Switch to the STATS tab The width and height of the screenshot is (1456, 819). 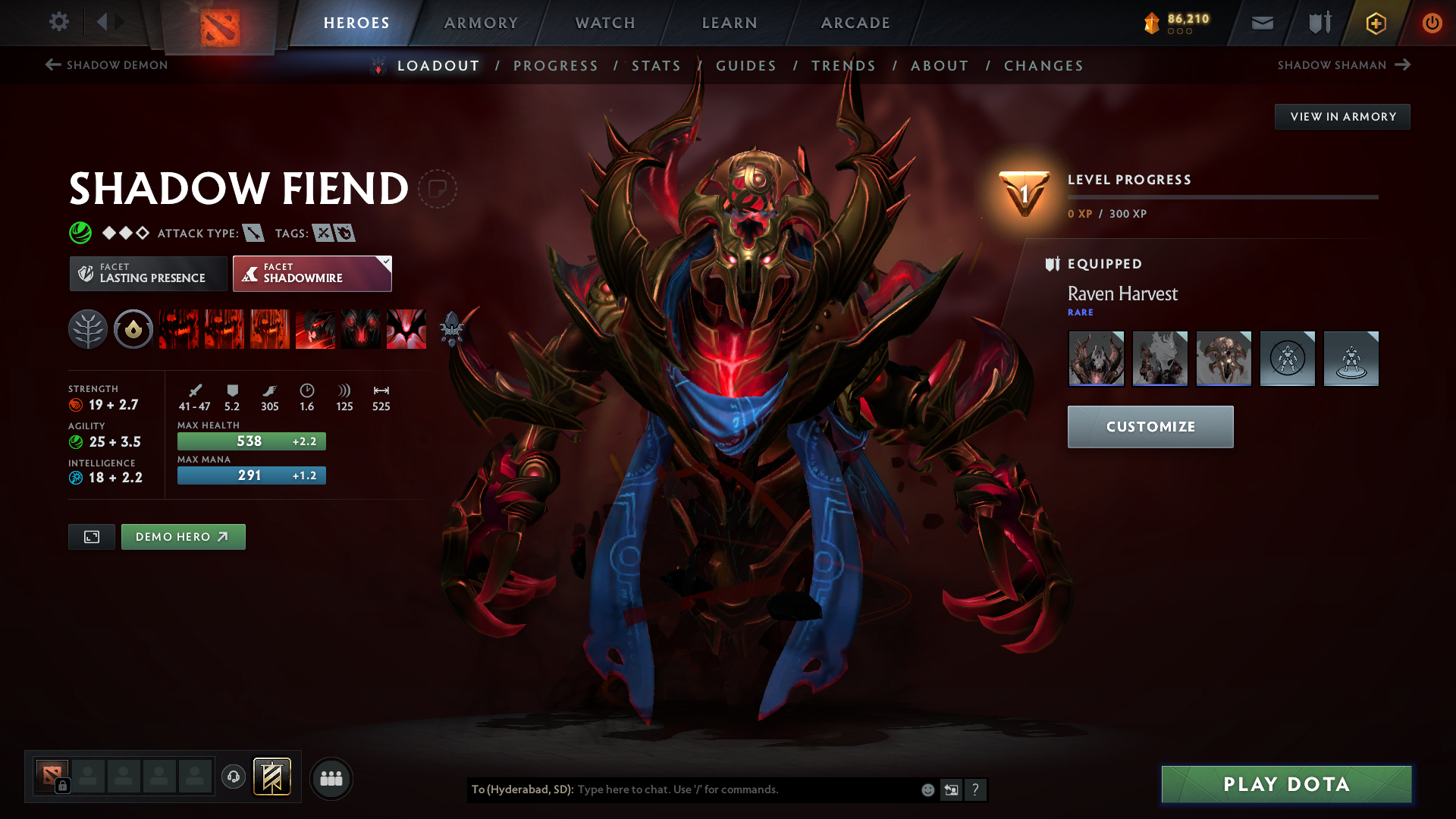click(x=657, y=66)
